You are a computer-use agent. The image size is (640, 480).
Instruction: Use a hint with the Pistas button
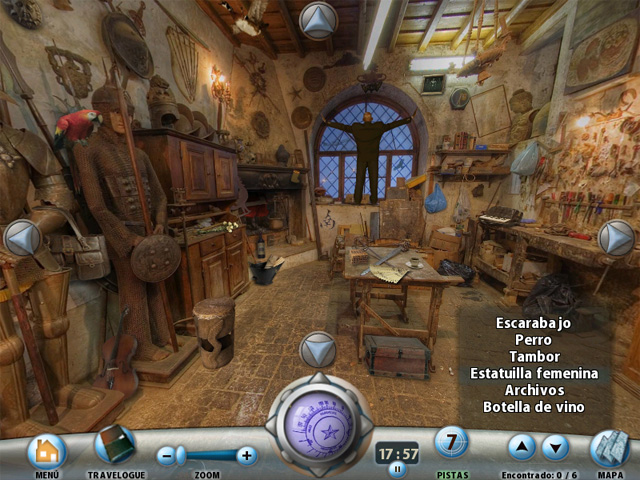click(x=452, y=442)
